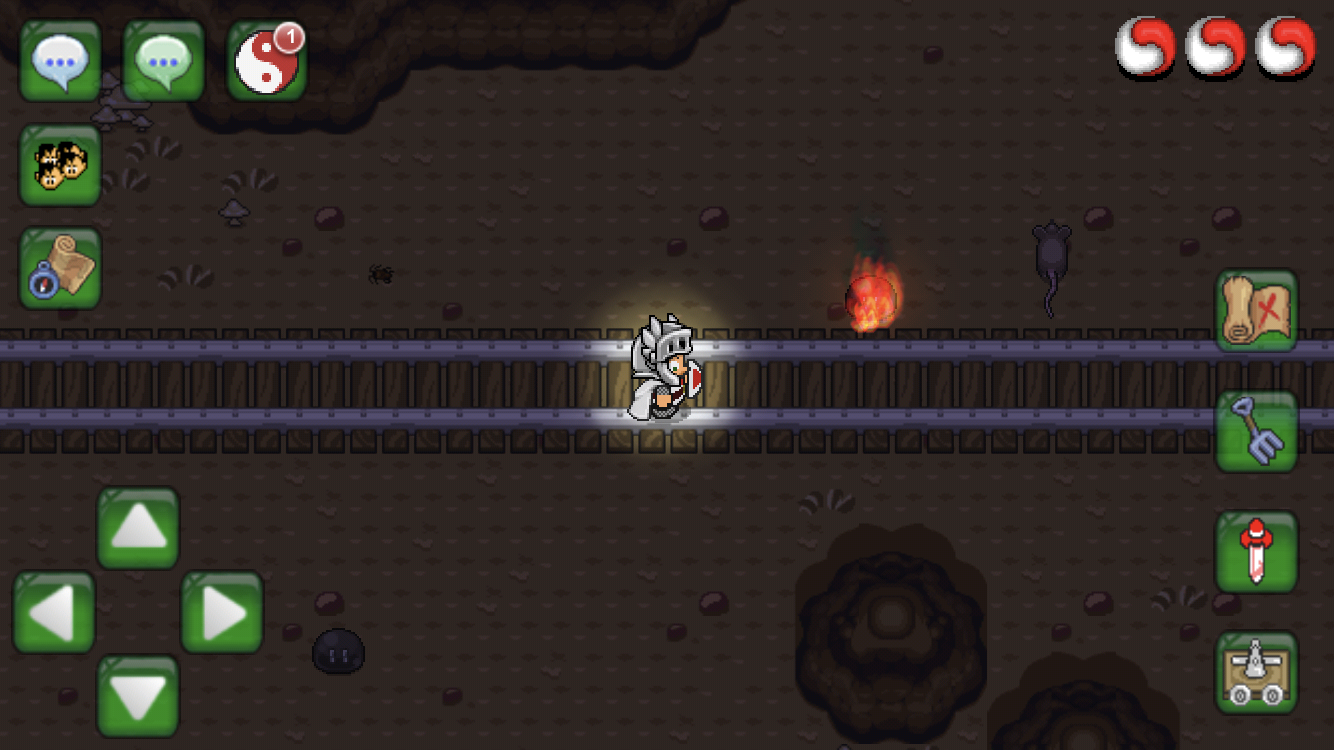The height and width of the screenshot is (750, 1334).
Task: Open the player faces friends list
Action: [x=61, y=165]
